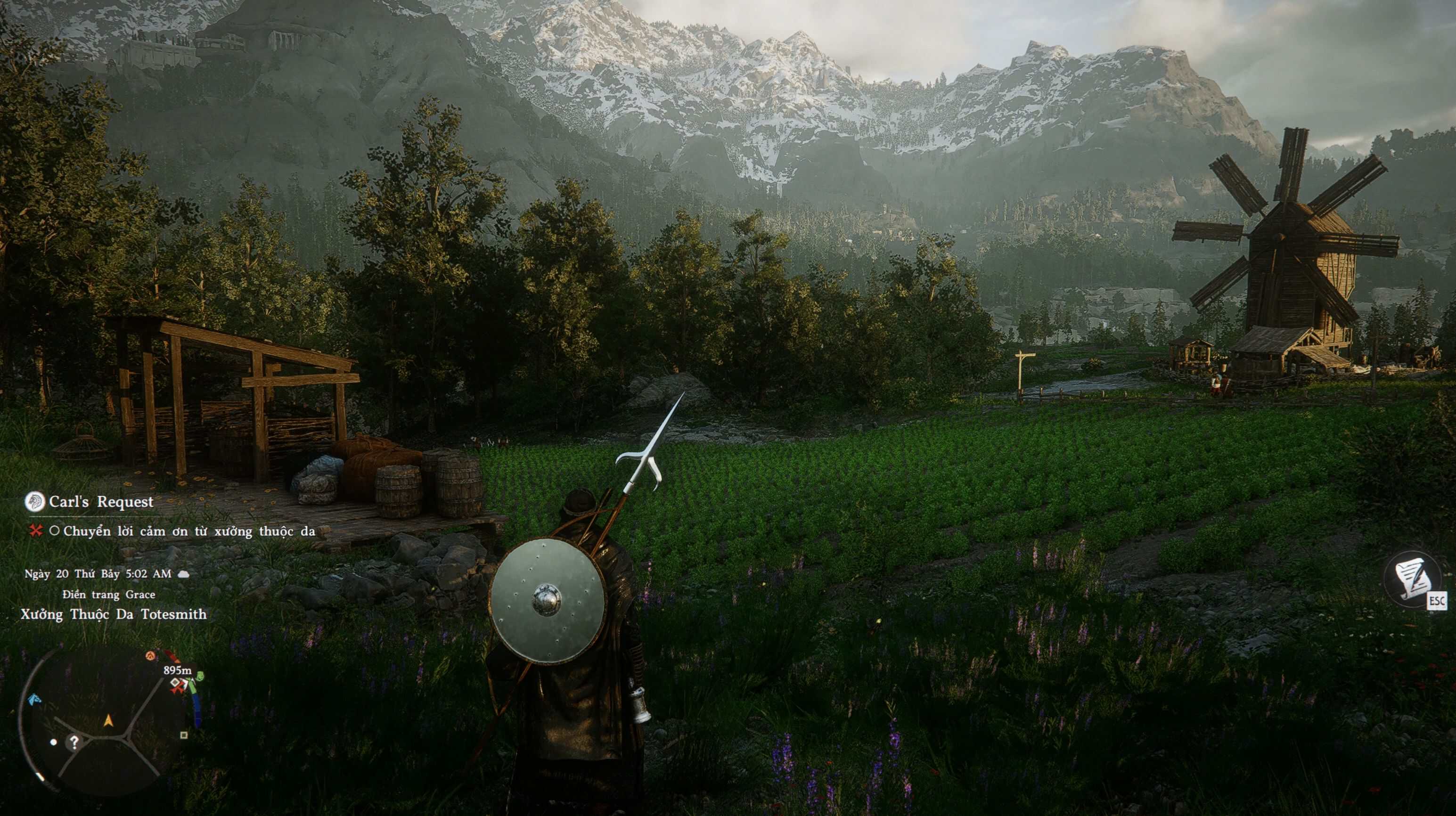Select the blue horse marker on minimap
The width and height of the screenshot is (1456, 816).
pyautogui.click(x=35, y=699)
